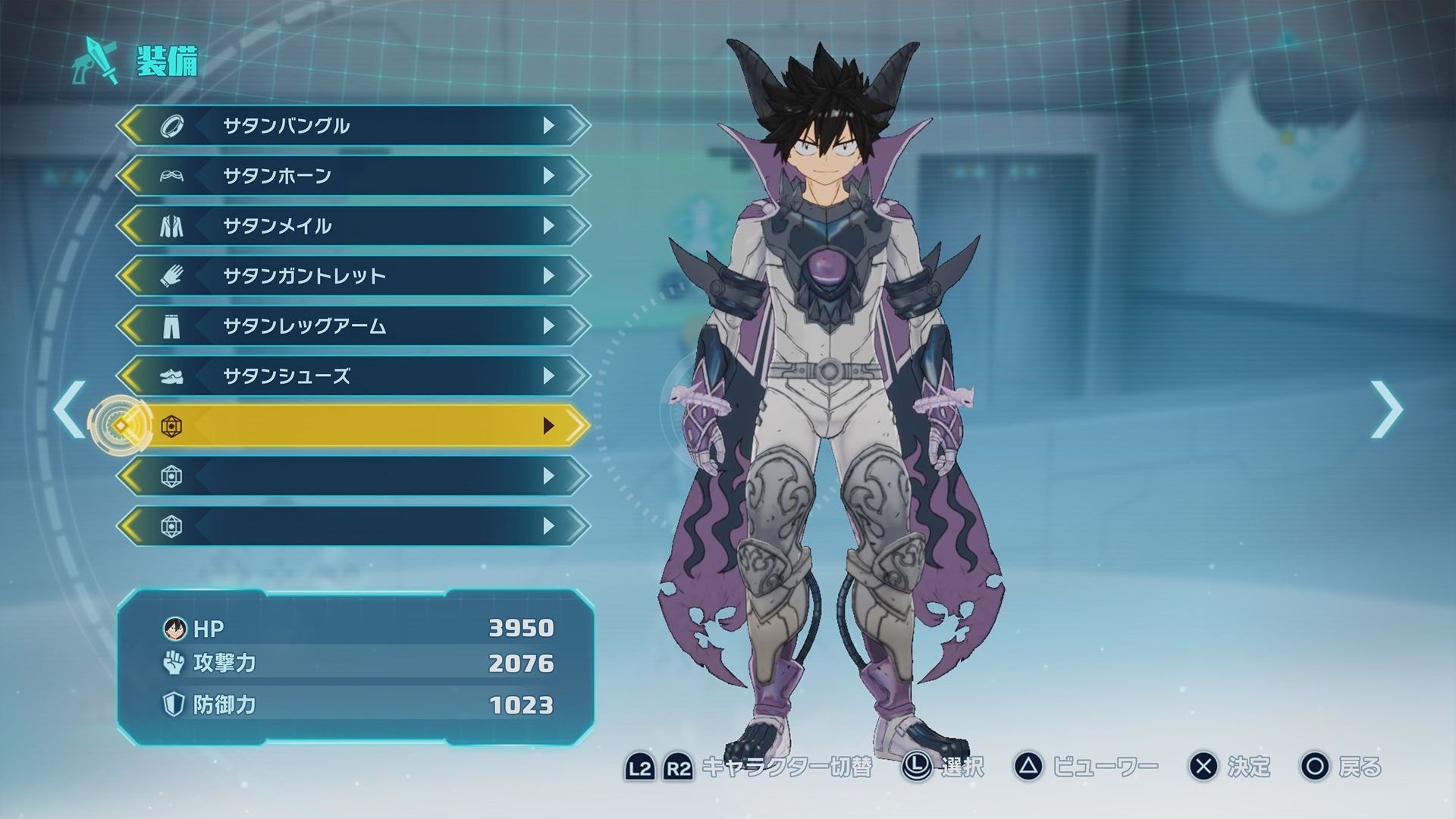Select the サタンバングル equipment slot
This screenshot has width=1456, height=819.
(353, 126)
